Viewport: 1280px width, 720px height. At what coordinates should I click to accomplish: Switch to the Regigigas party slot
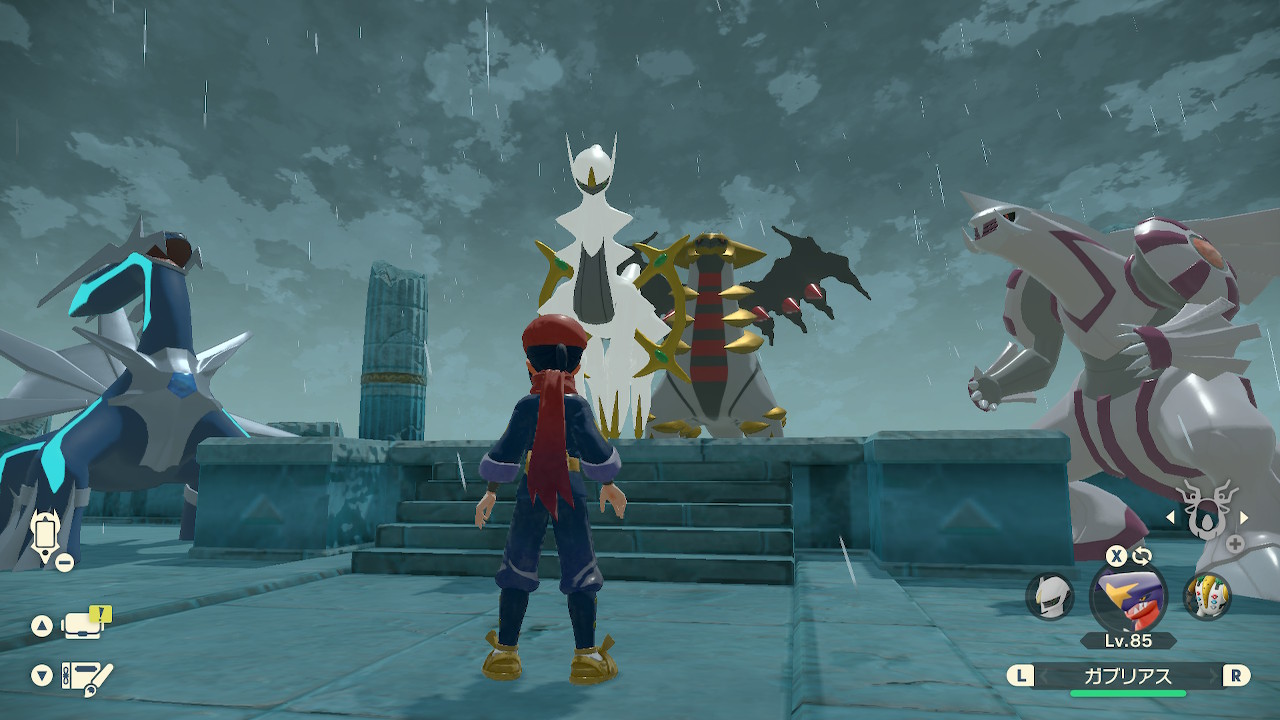click(1207, 597)
